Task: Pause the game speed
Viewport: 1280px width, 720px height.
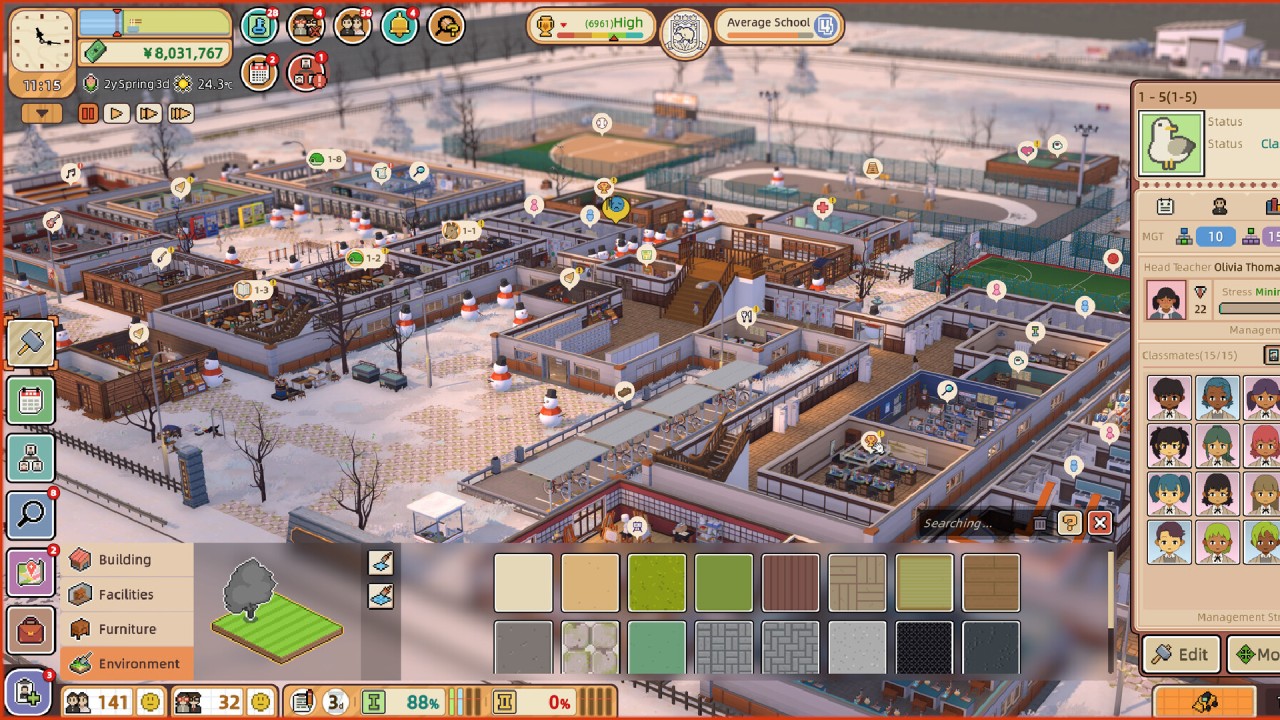Action: 88,114
